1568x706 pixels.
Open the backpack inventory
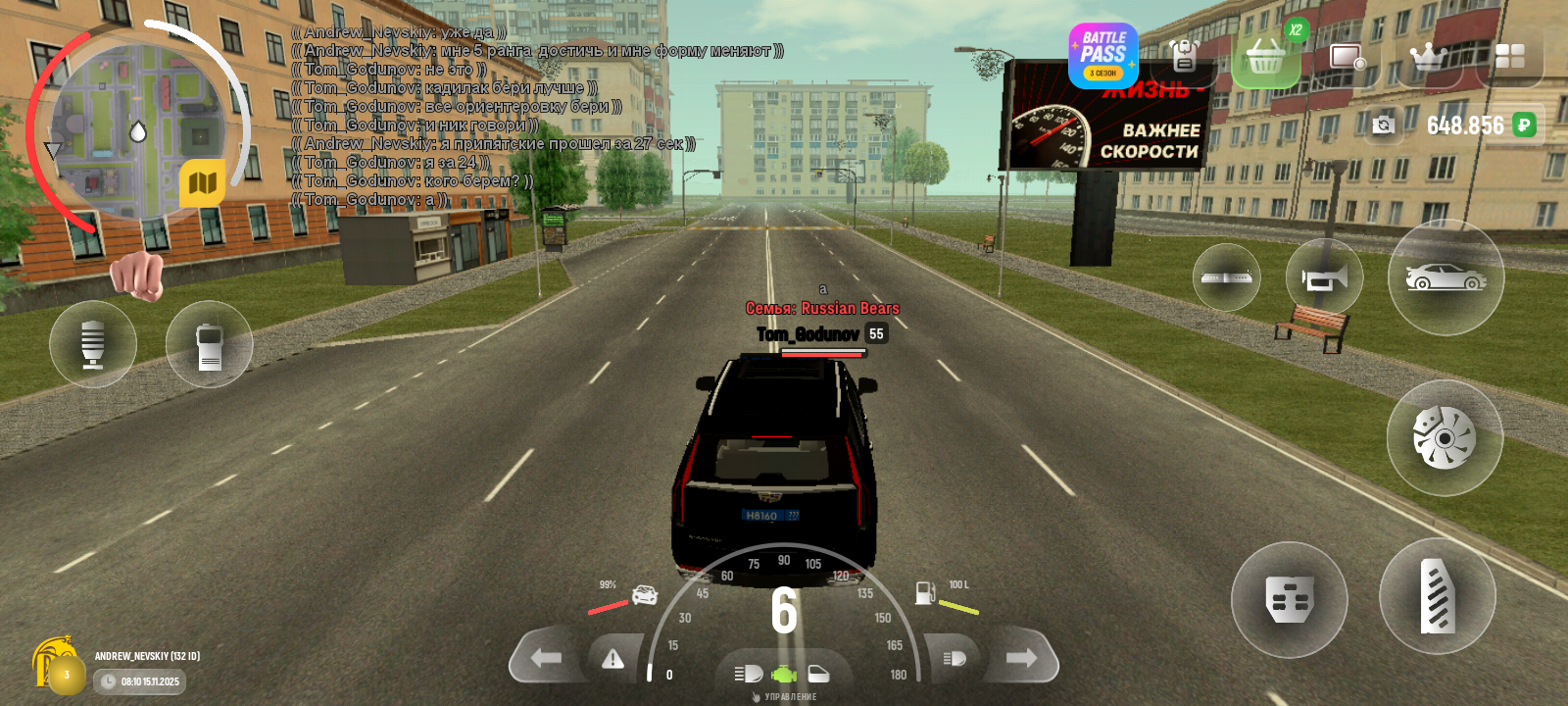pyautogui.click(x=1184, y=56)
